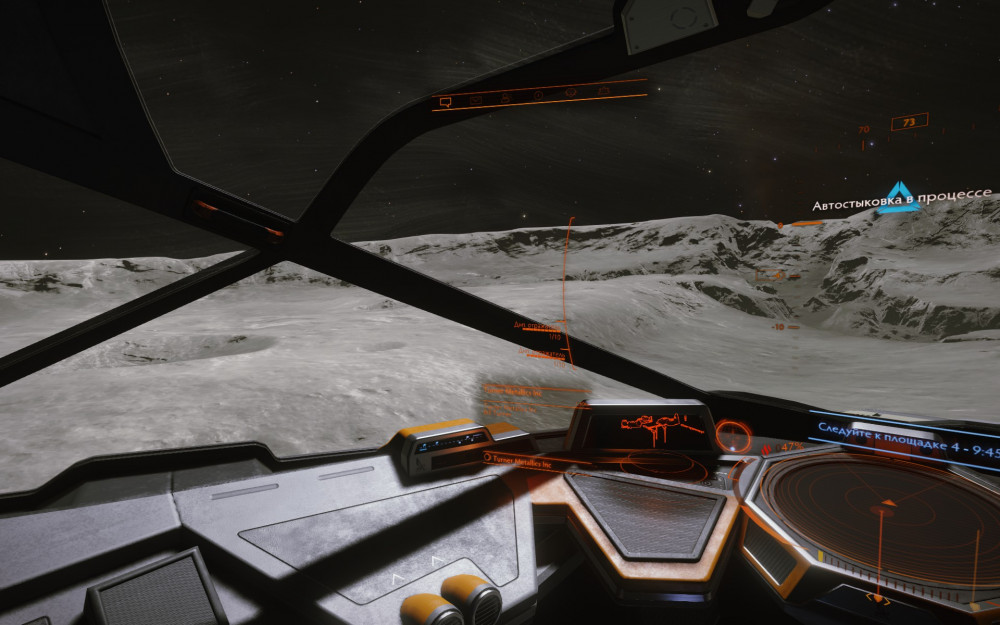Open the inbox envelope tab in comms panel
This screenshot has height=625, width=1000.
pyautogui.click(x=475, y=100)
